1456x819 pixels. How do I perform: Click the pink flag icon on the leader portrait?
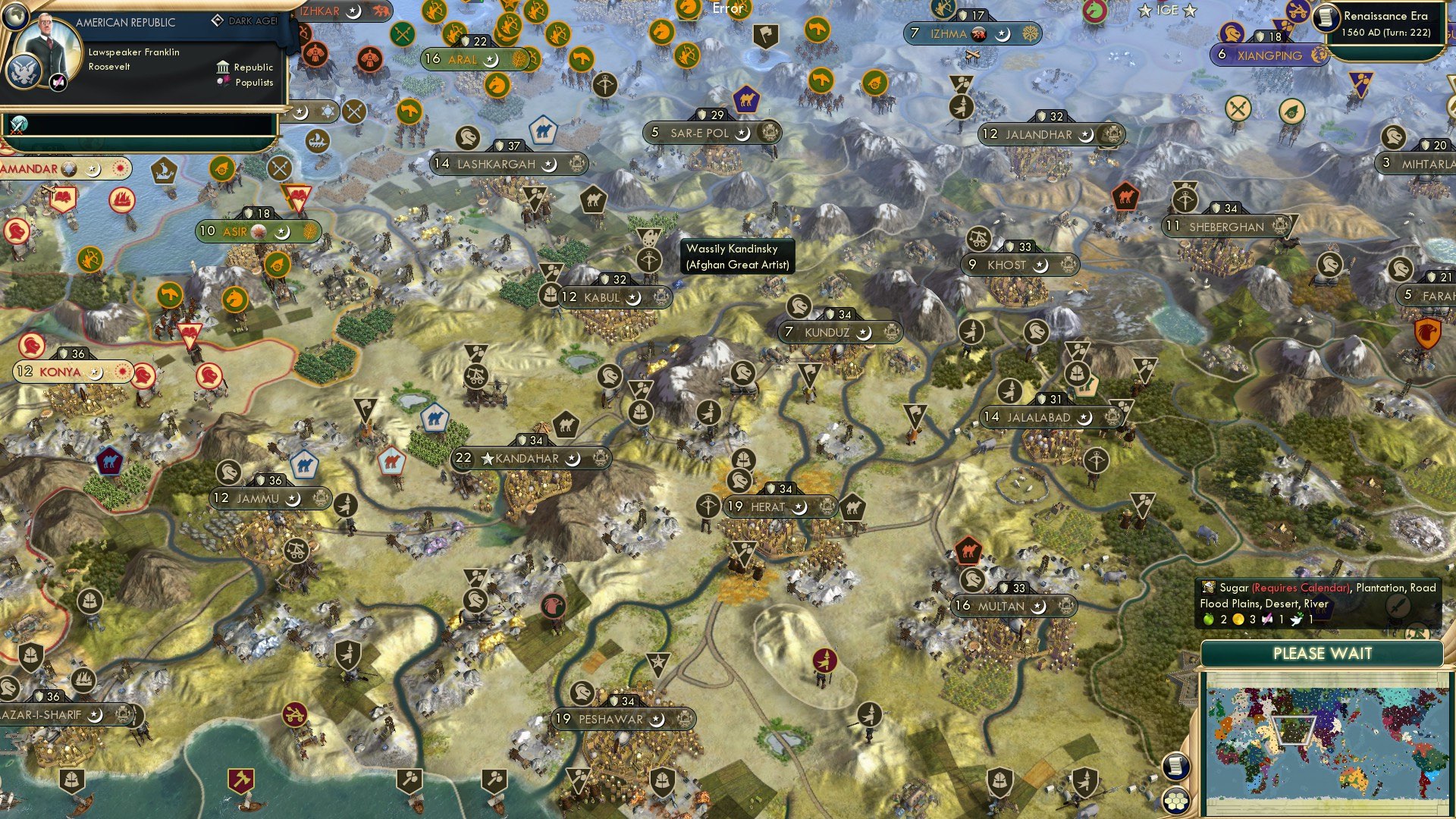(x=58, y=81)
